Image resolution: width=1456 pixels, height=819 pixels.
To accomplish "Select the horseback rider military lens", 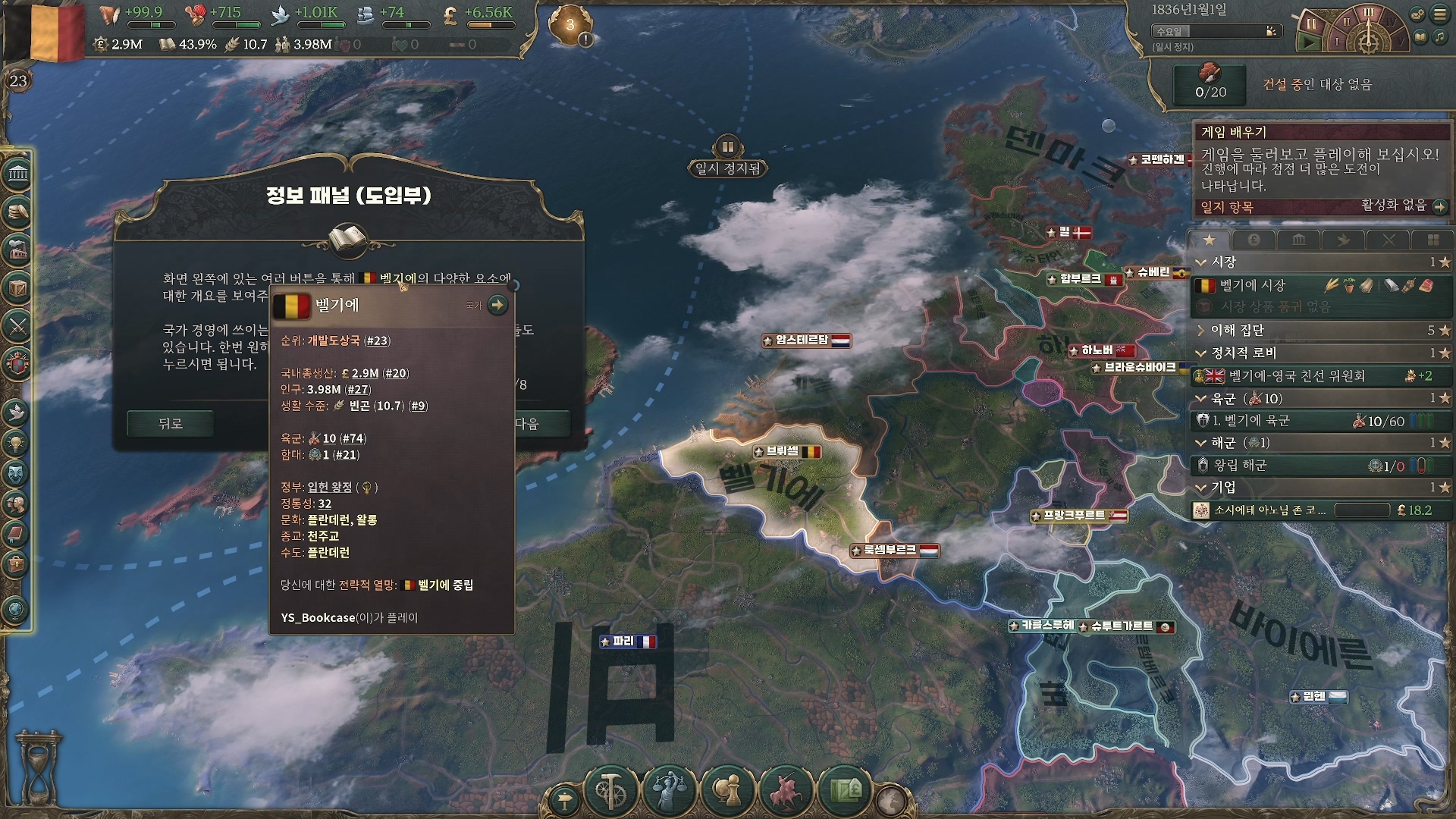I will [786, 791].
